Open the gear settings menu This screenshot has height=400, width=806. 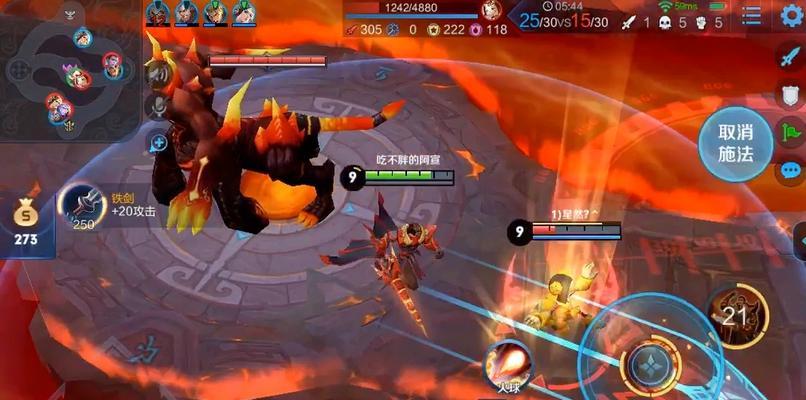pyautogui.click(x=791, y=16)
